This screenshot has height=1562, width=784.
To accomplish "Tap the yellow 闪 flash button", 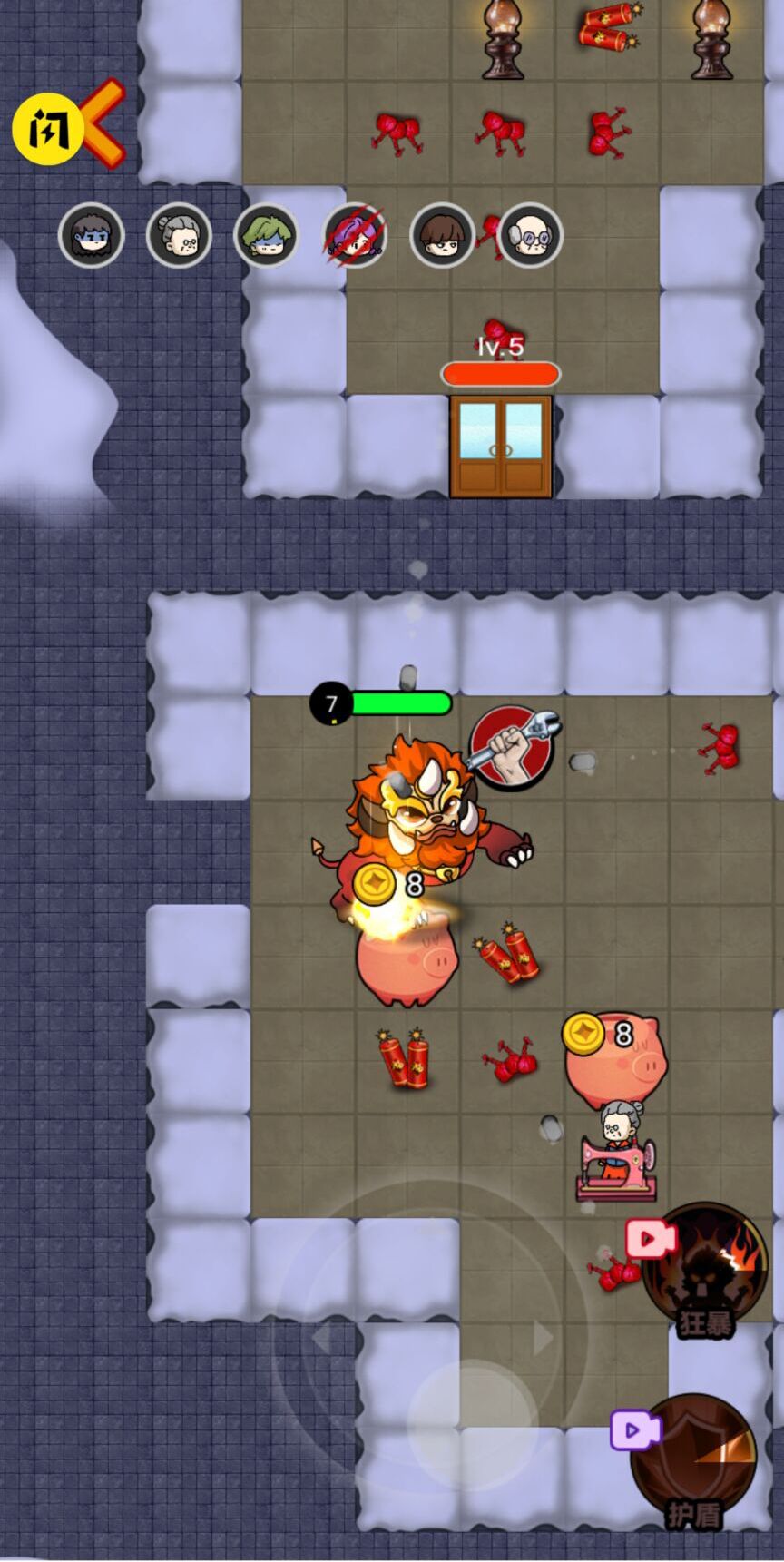I will [47, 131].
